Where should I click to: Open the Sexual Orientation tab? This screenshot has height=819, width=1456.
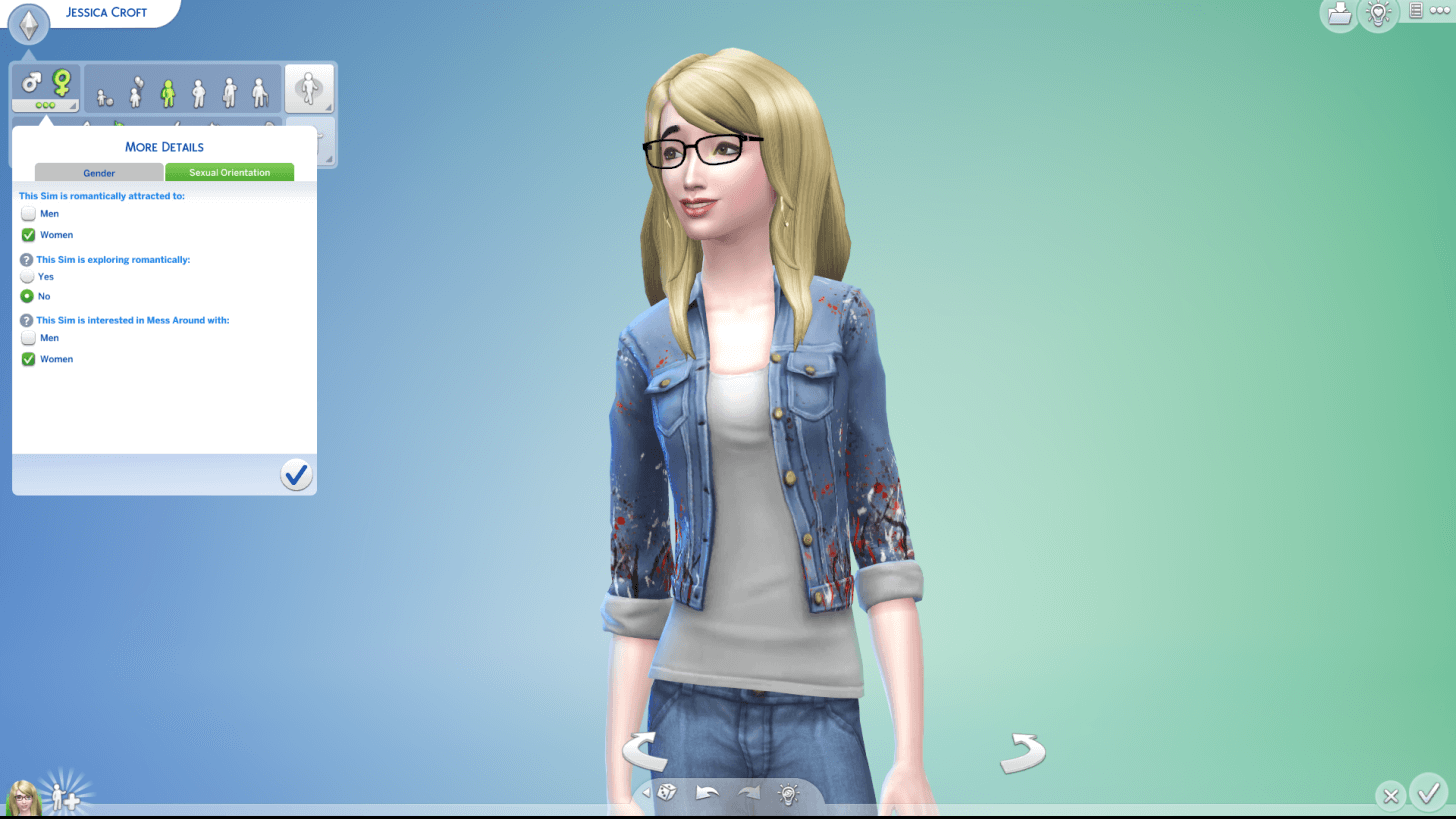(229, 172)
